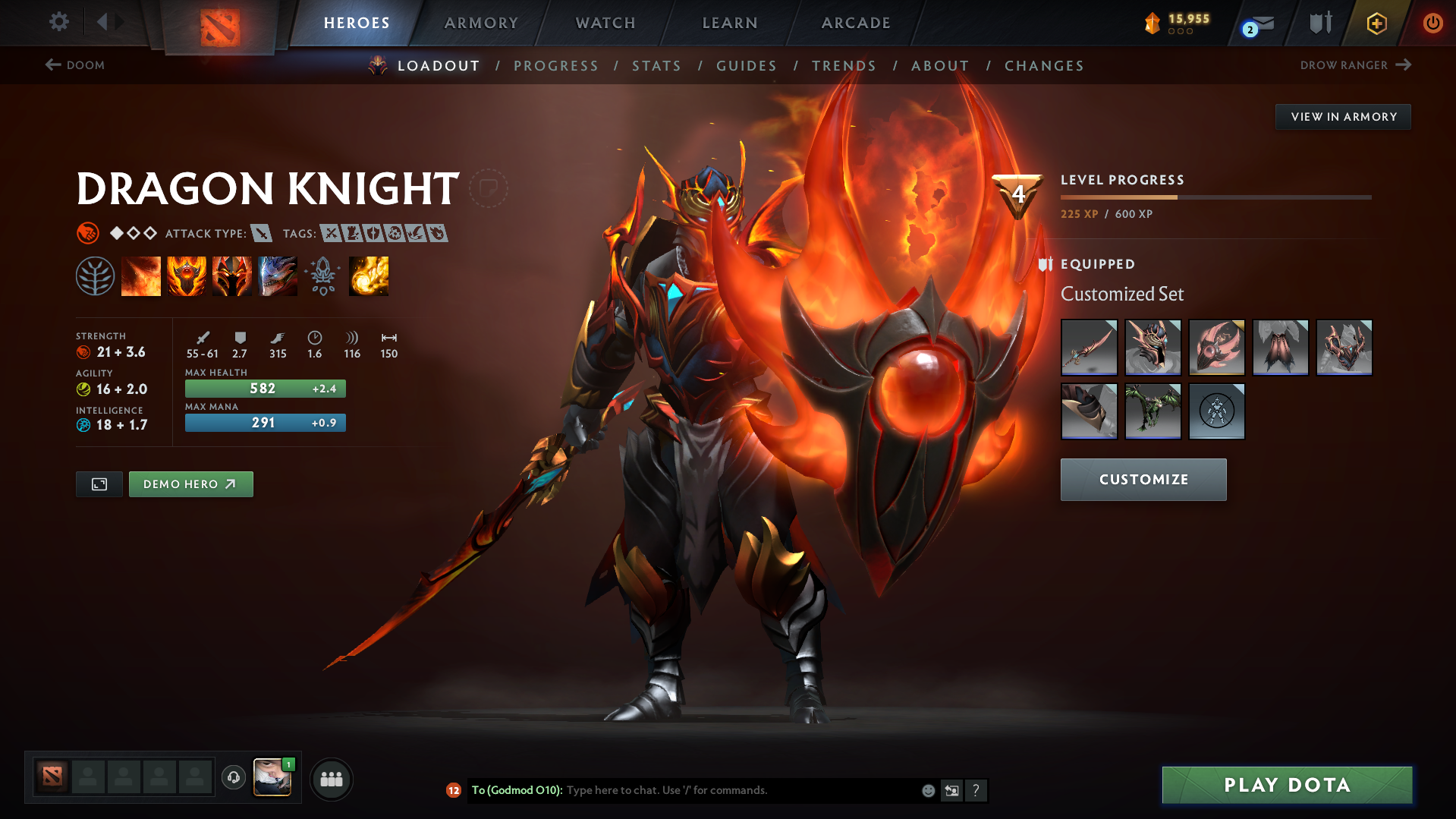
Task: Toggle the windowed hero preview icon
Action: (x=99, y=484)
